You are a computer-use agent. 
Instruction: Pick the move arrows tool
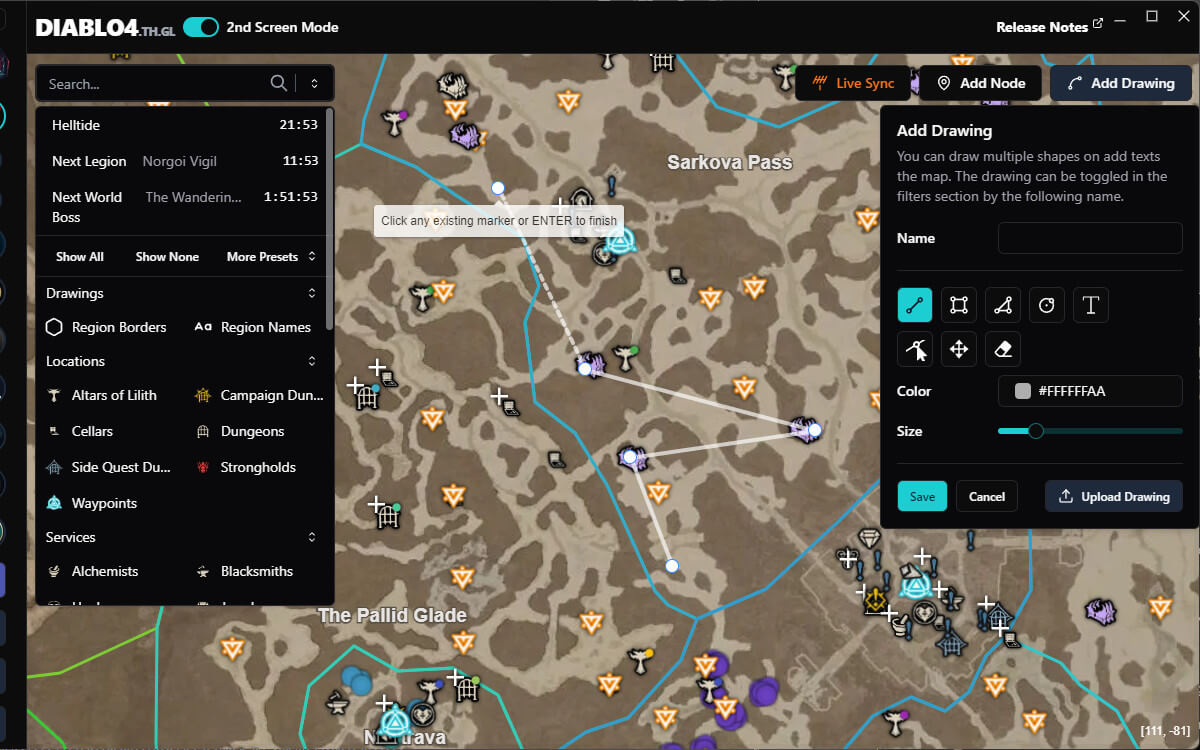pos(958,349)
